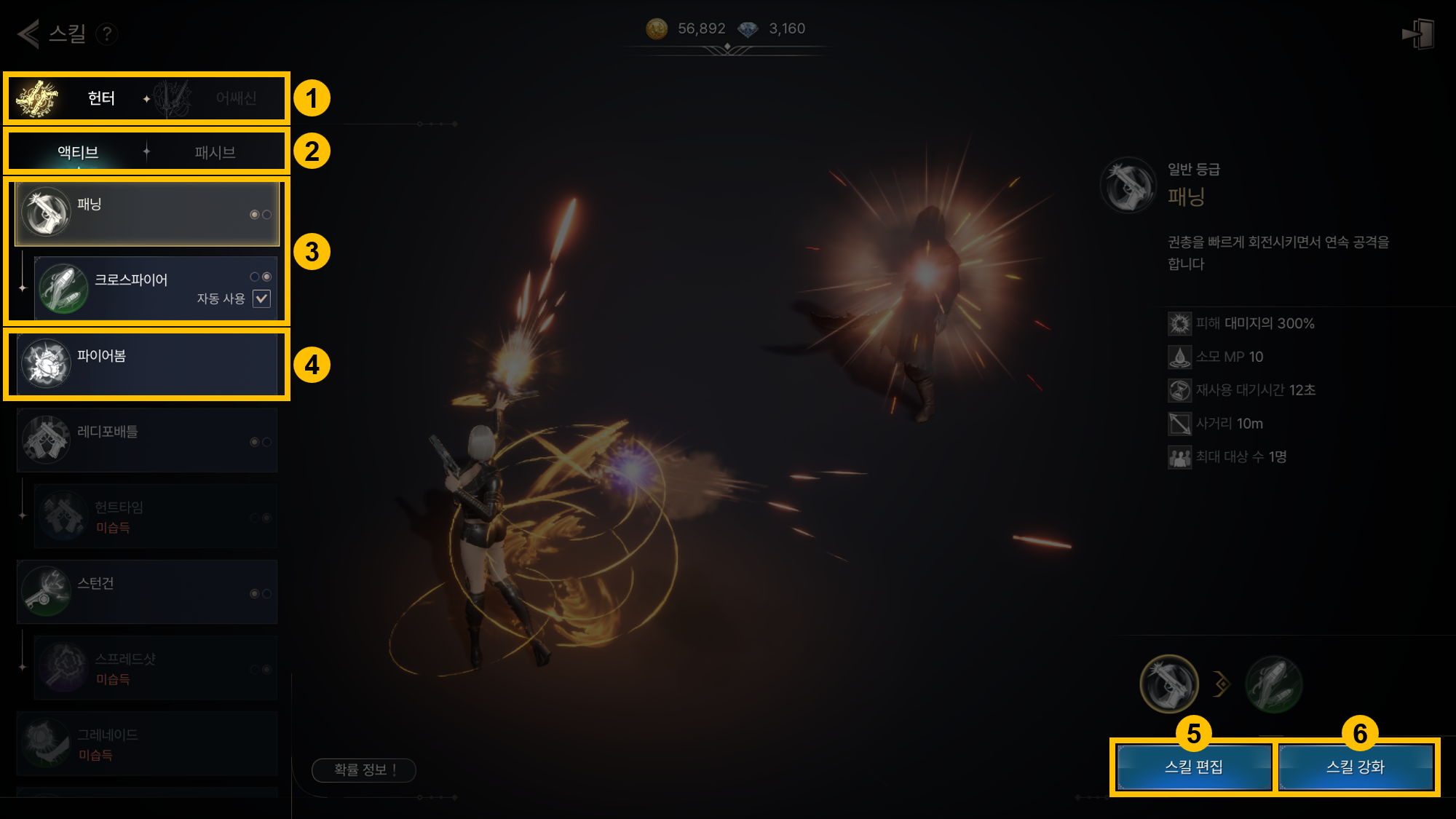The width and height of the screenshot is (1456, 819).
Task: Select the 파이어봄 skill row
Action: point(147,363)
